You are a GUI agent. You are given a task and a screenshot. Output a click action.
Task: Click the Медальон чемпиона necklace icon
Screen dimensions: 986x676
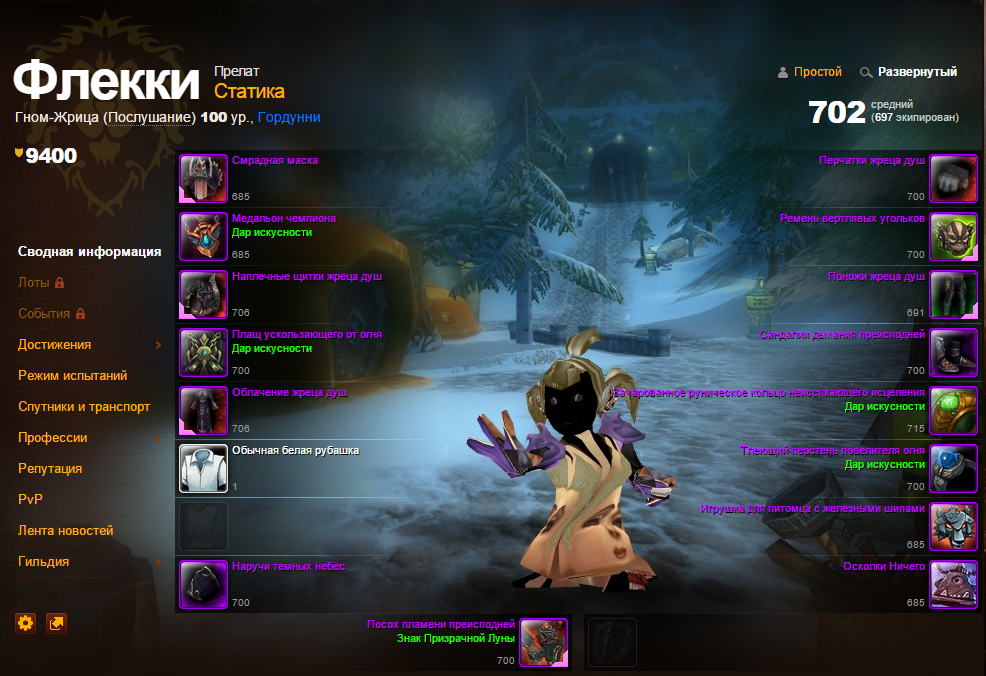click(x=204, y=237)
